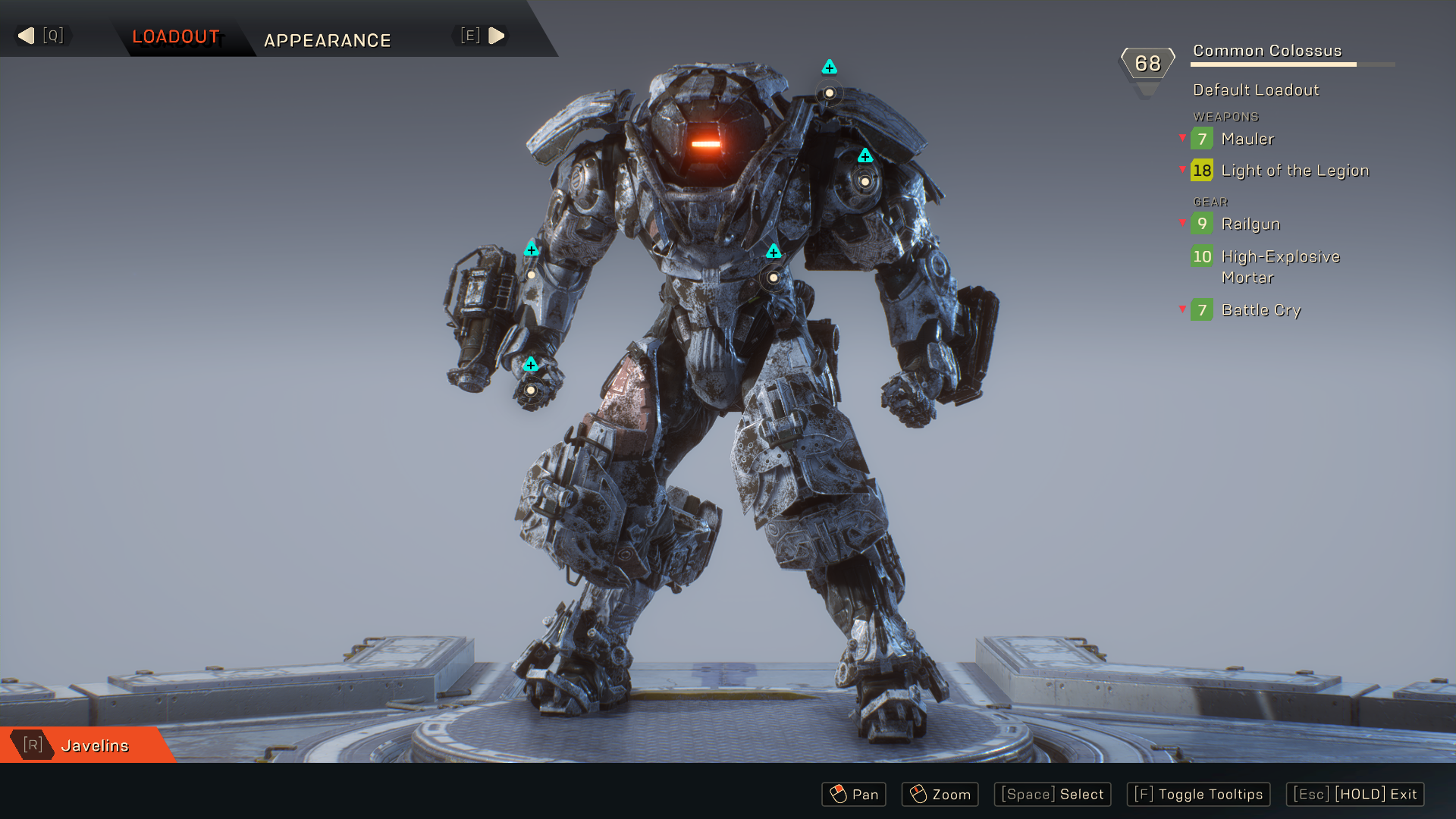Select the Mauler weapon entry
The image size is (1456, 819).
tap(1247, 139)
